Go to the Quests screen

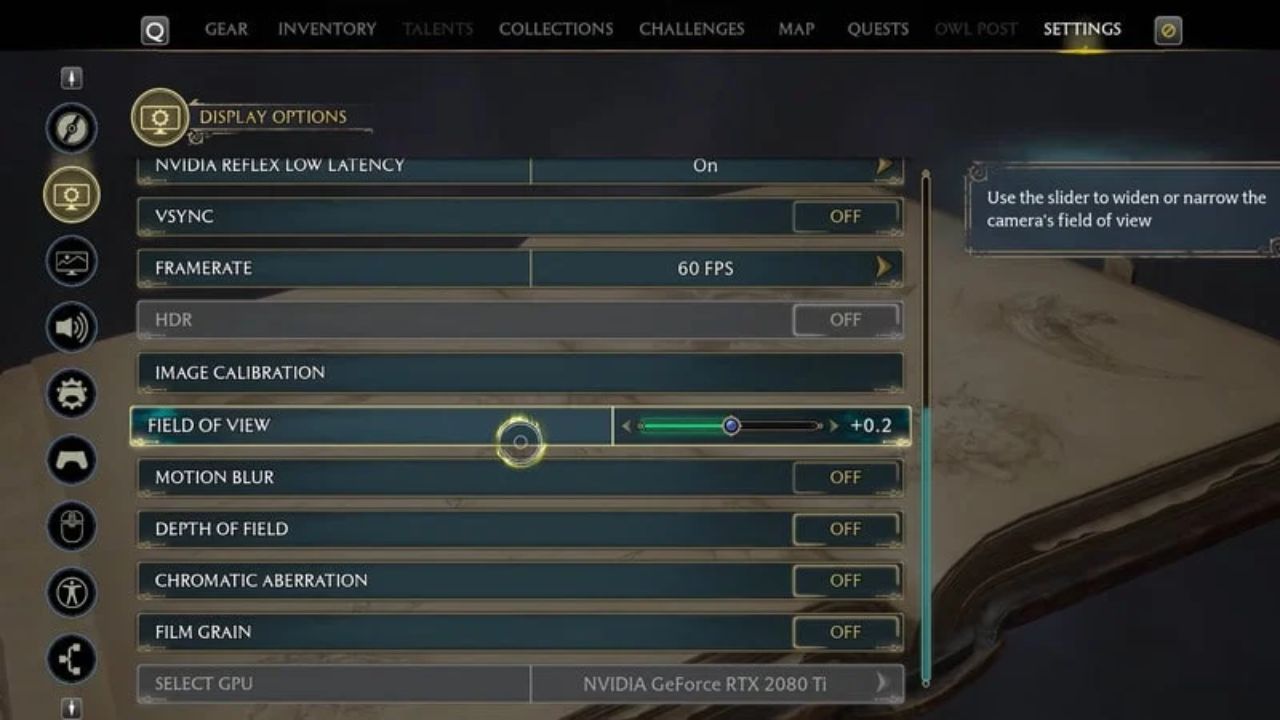tap(877, 29)
